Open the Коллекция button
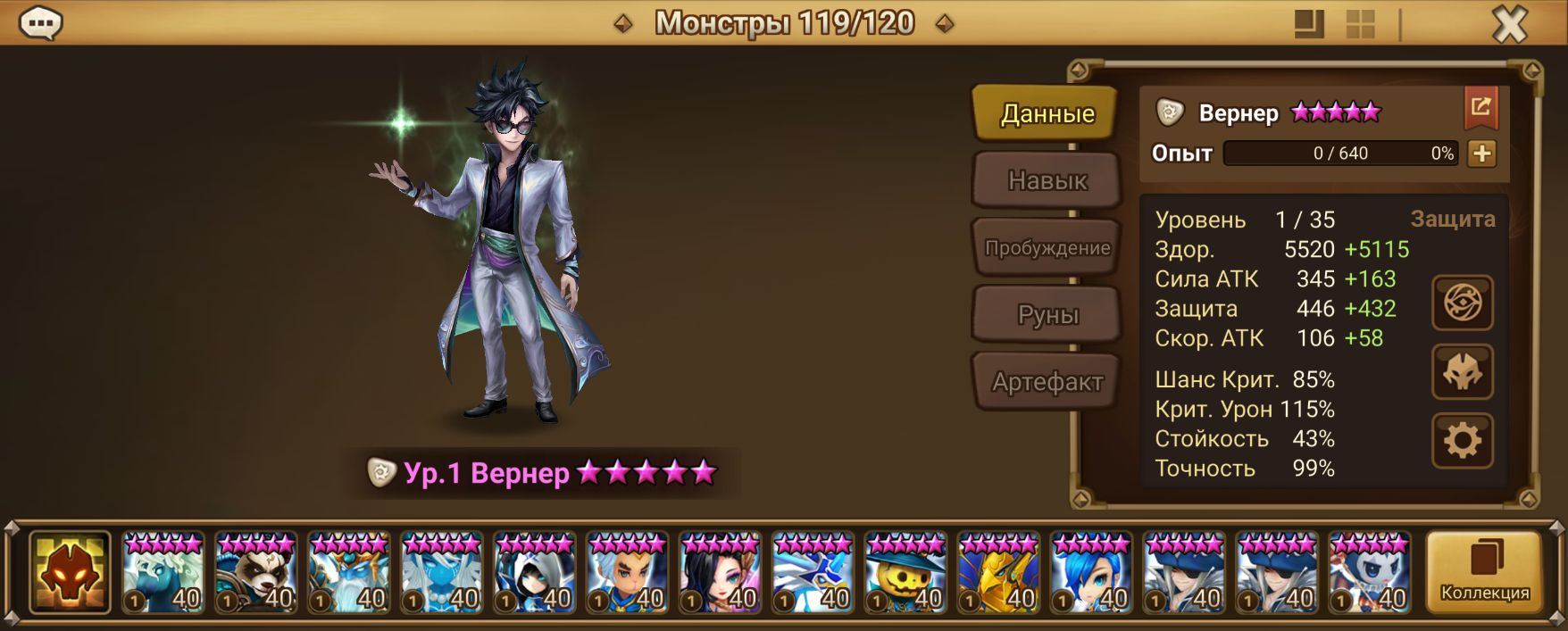 (x=1484, y=572)
